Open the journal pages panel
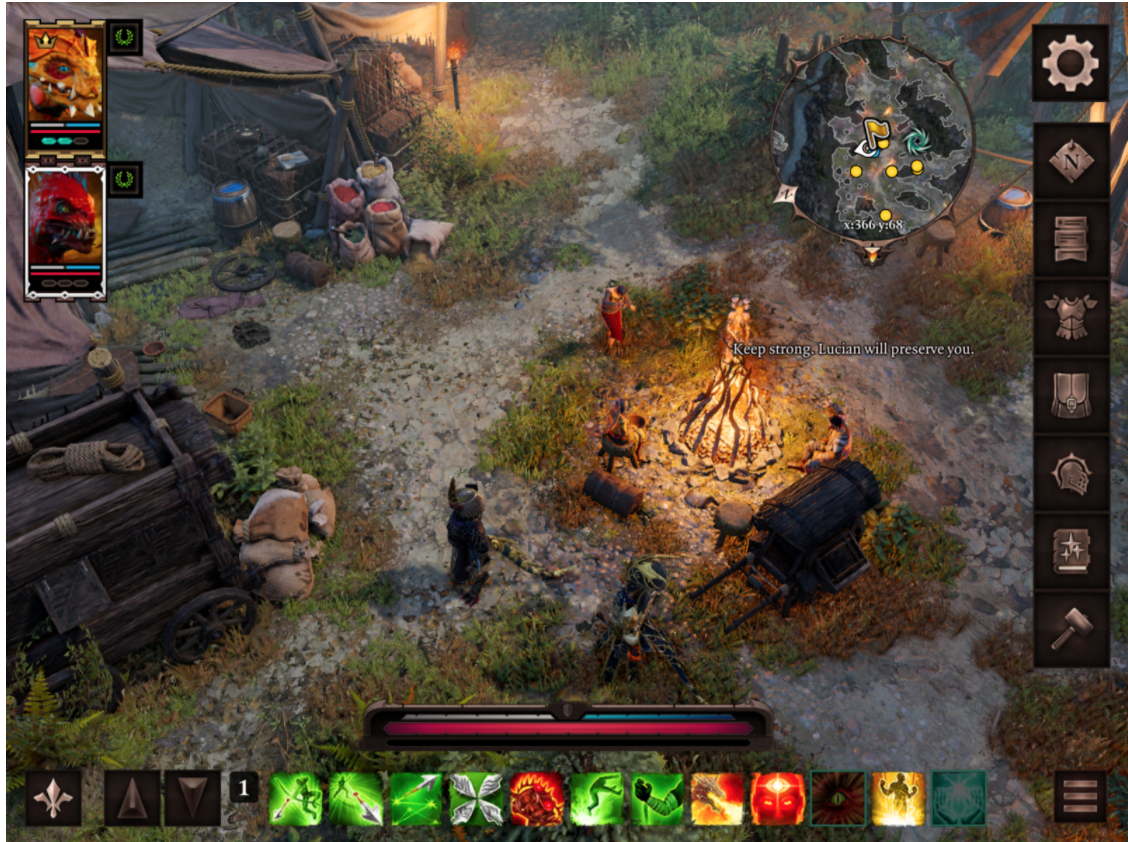 click(1070, 238)
